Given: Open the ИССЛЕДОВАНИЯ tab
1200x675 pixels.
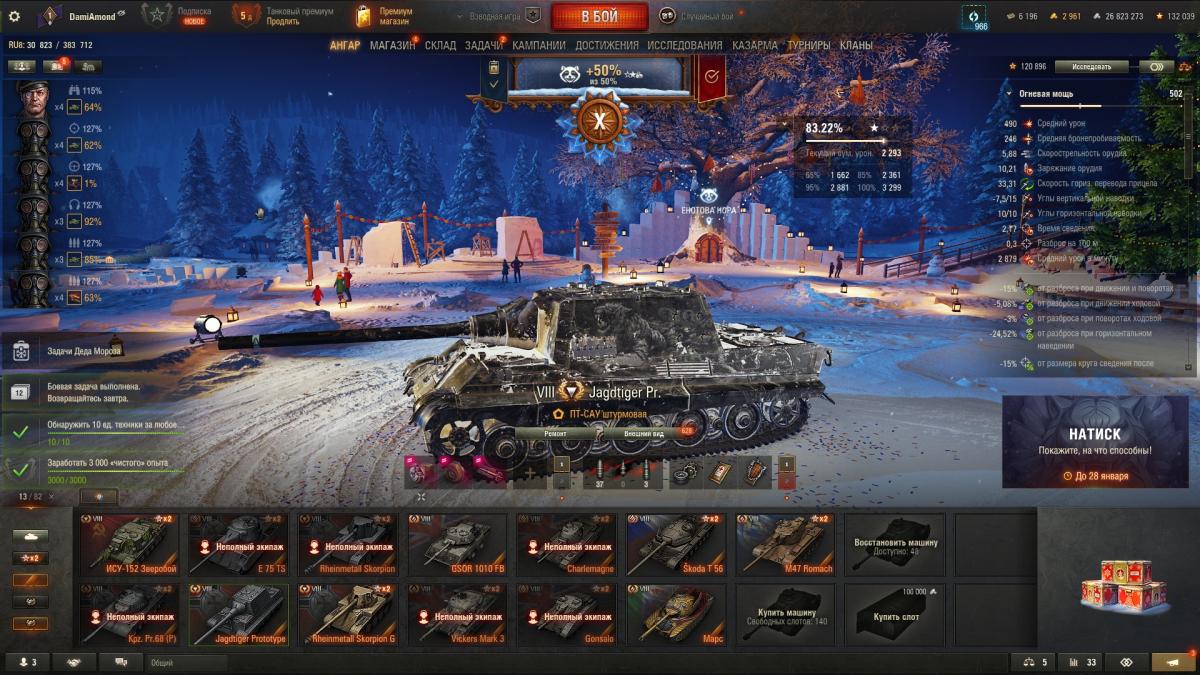Looking at the screenshot, I should pos(684,45).
